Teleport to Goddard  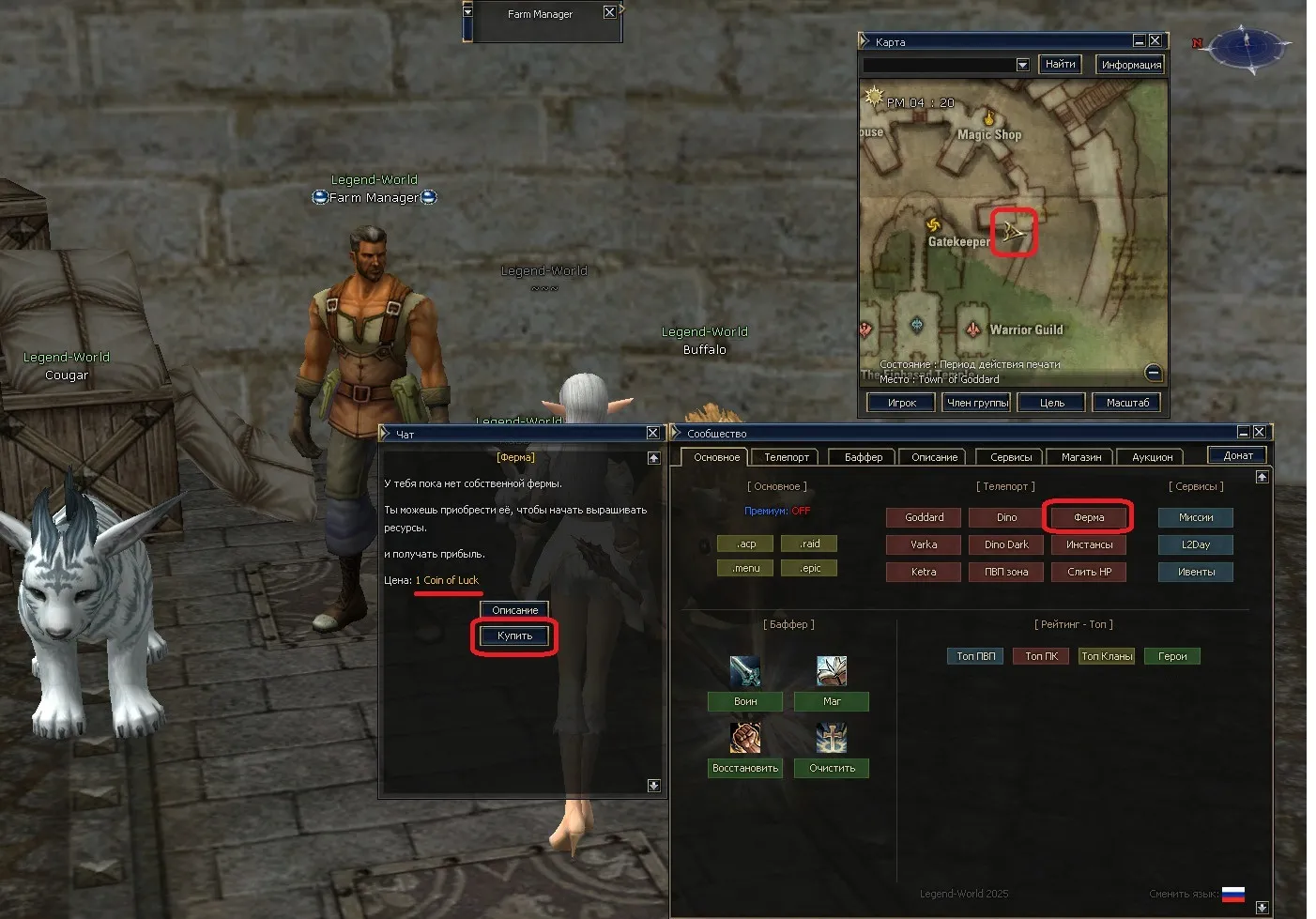pyautogui.click(x=924, y=517)
